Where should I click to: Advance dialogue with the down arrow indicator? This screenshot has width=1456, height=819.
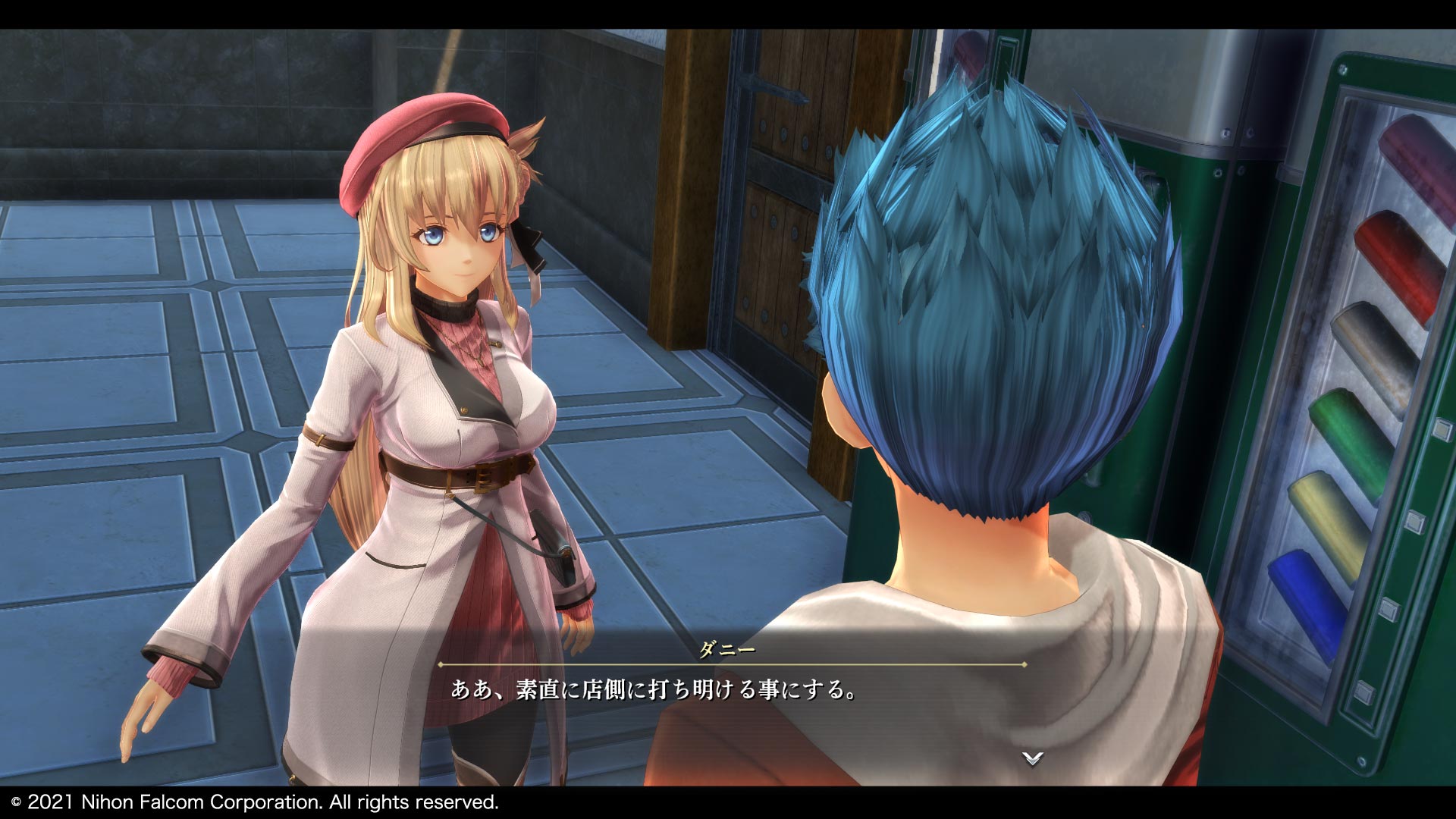click(x=1032, y=758)
